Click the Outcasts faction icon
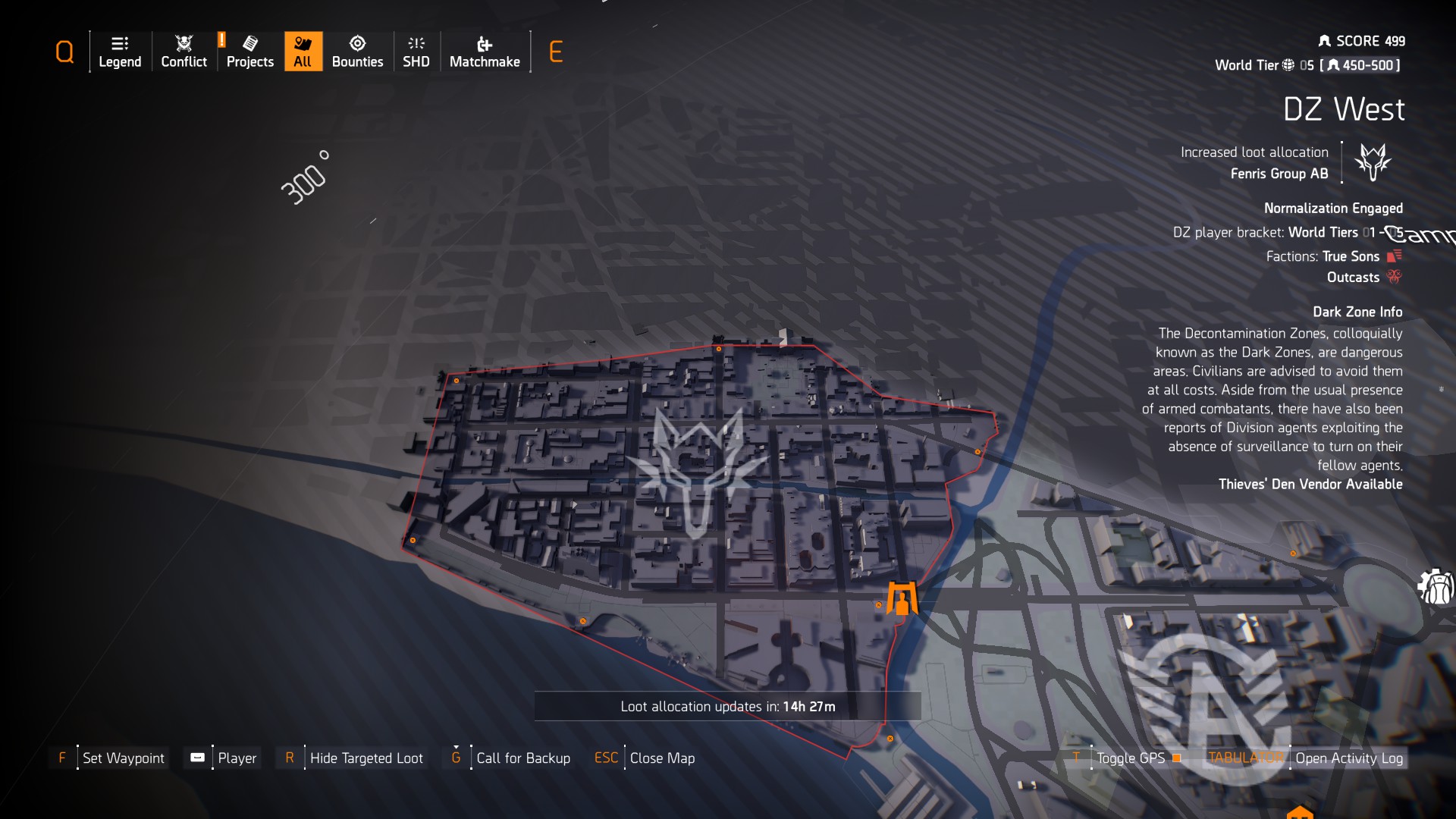 [x=1394, y=278]
